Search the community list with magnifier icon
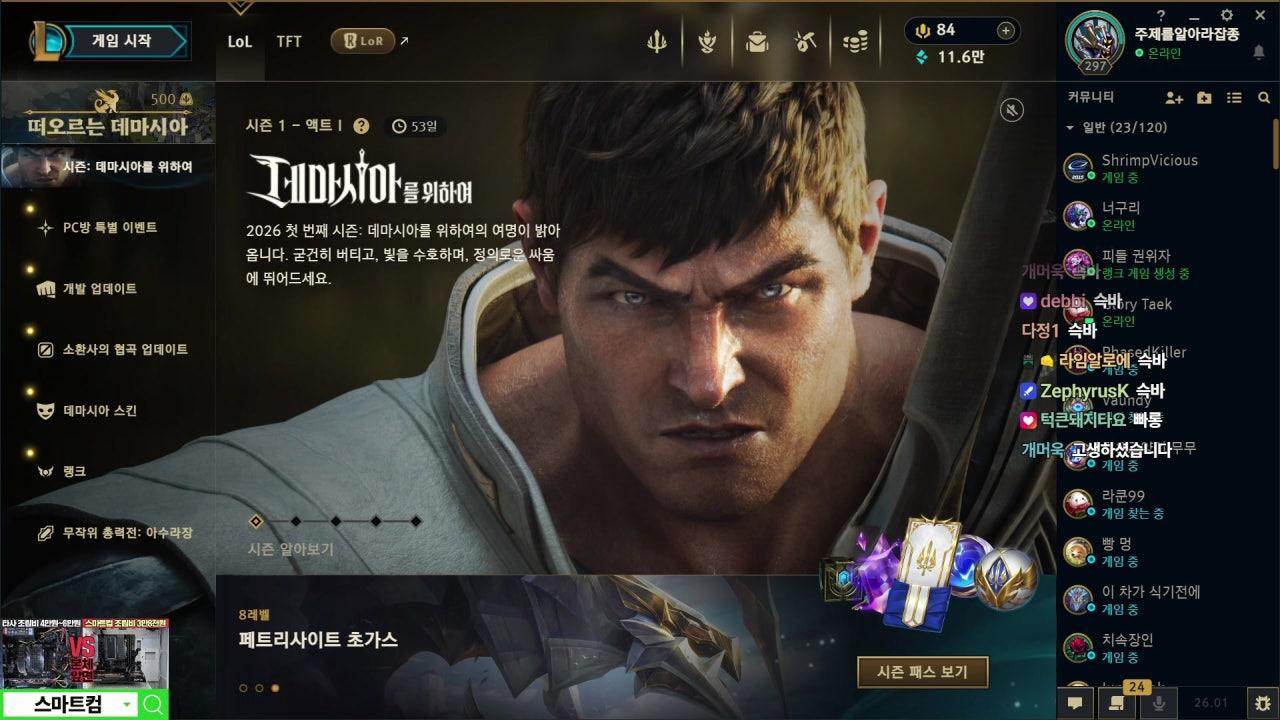This screenshot has height=720, width=1280. (1263, 98)
